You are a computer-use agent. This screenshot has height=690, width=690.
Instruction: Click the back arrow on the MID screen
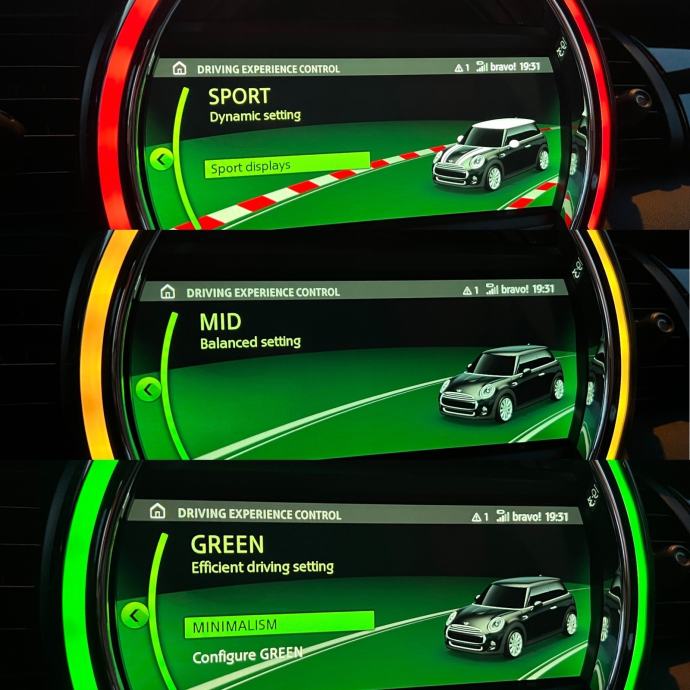tap(149, 388)
